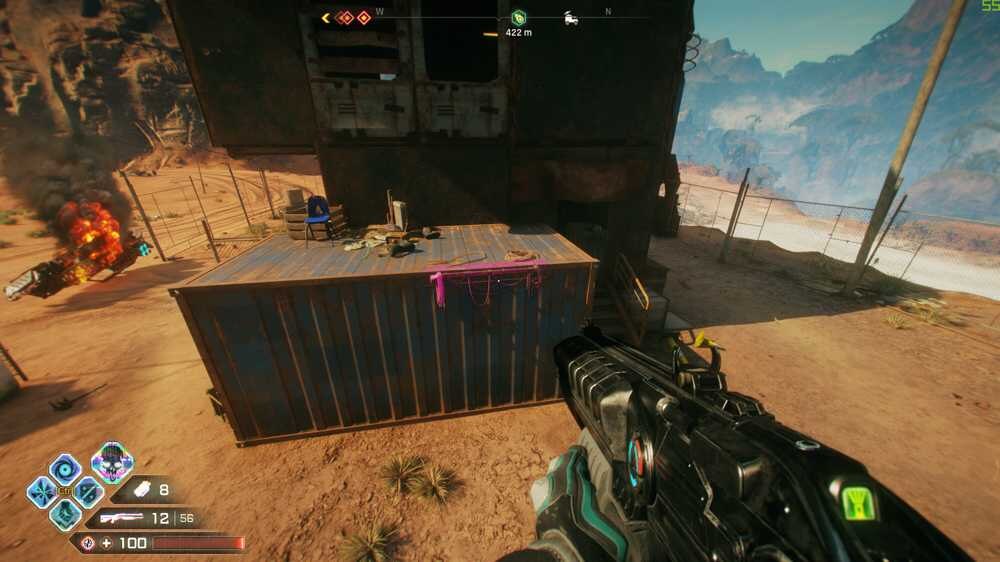The width and height of the screenshot is (1000, 562).
Task: Choose the split-skull ability icon
Action: [88, 491]
